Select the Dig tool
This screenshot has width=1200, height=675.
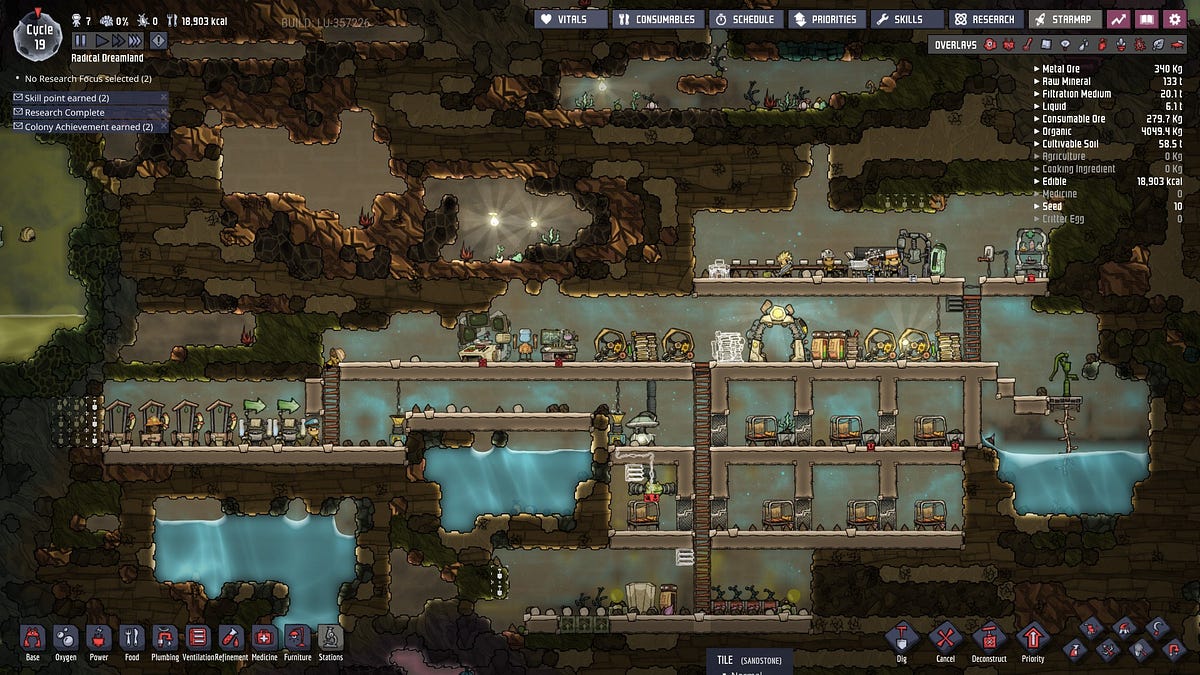[903, 638]
